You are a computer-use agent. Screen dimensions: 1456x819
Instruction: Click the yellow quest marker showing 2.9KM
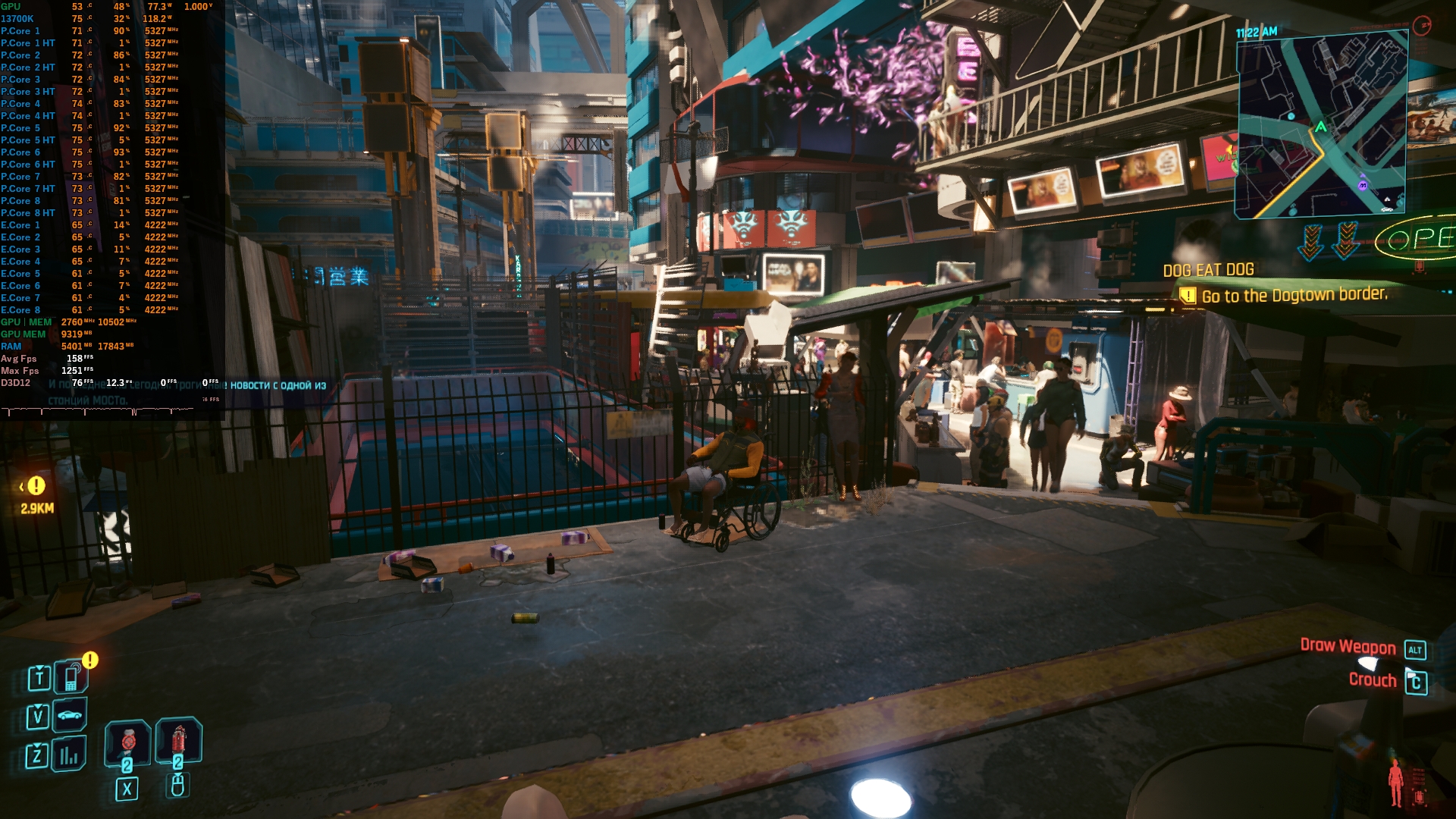36,486
